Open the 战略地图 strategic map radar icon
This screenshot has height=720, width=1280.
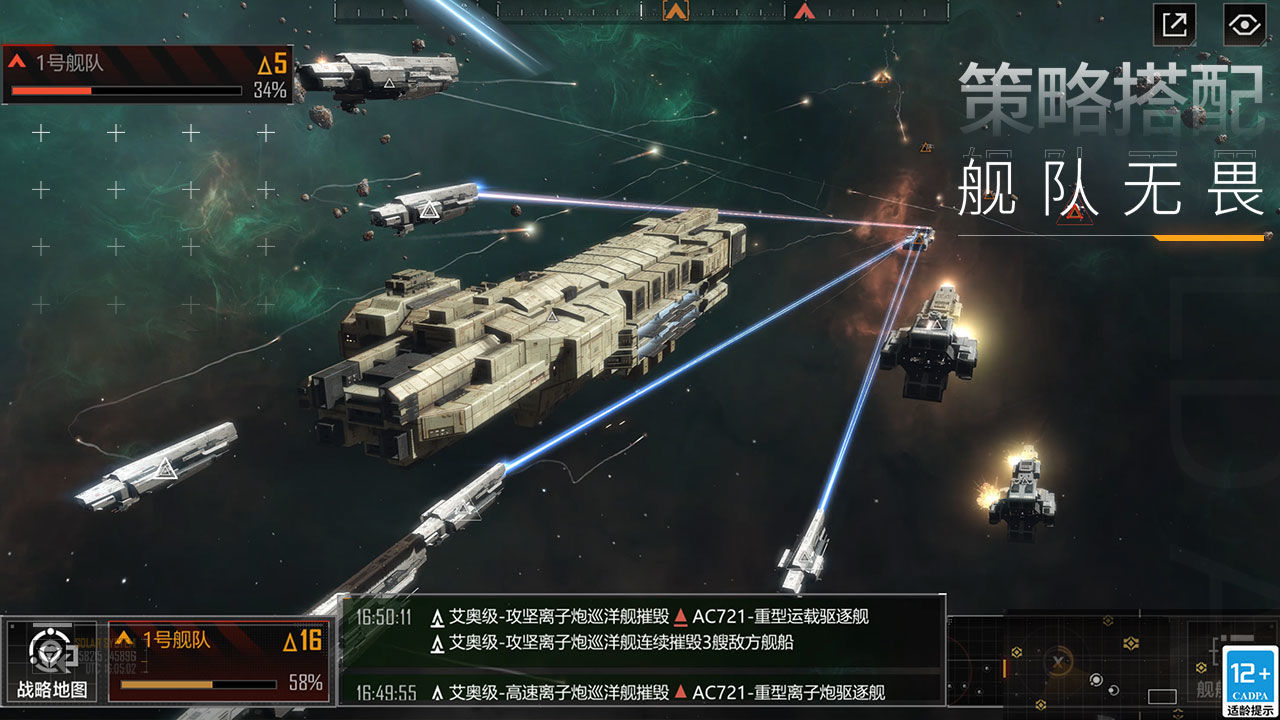pos(48,647)
